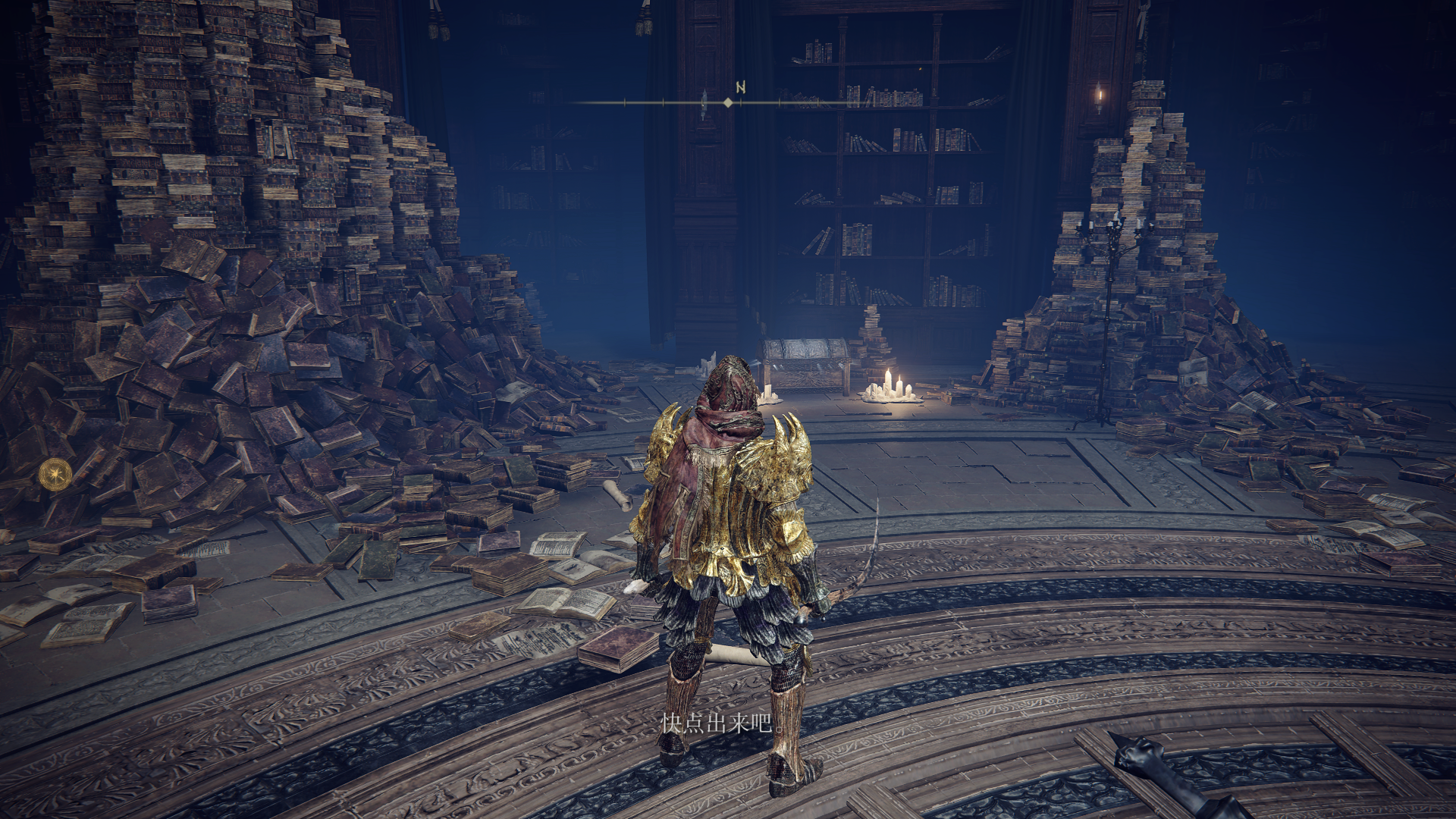Click the golden starburst medallion icon
The width and height of the screenshot is (1456, 819).
[x=55, y=474]
